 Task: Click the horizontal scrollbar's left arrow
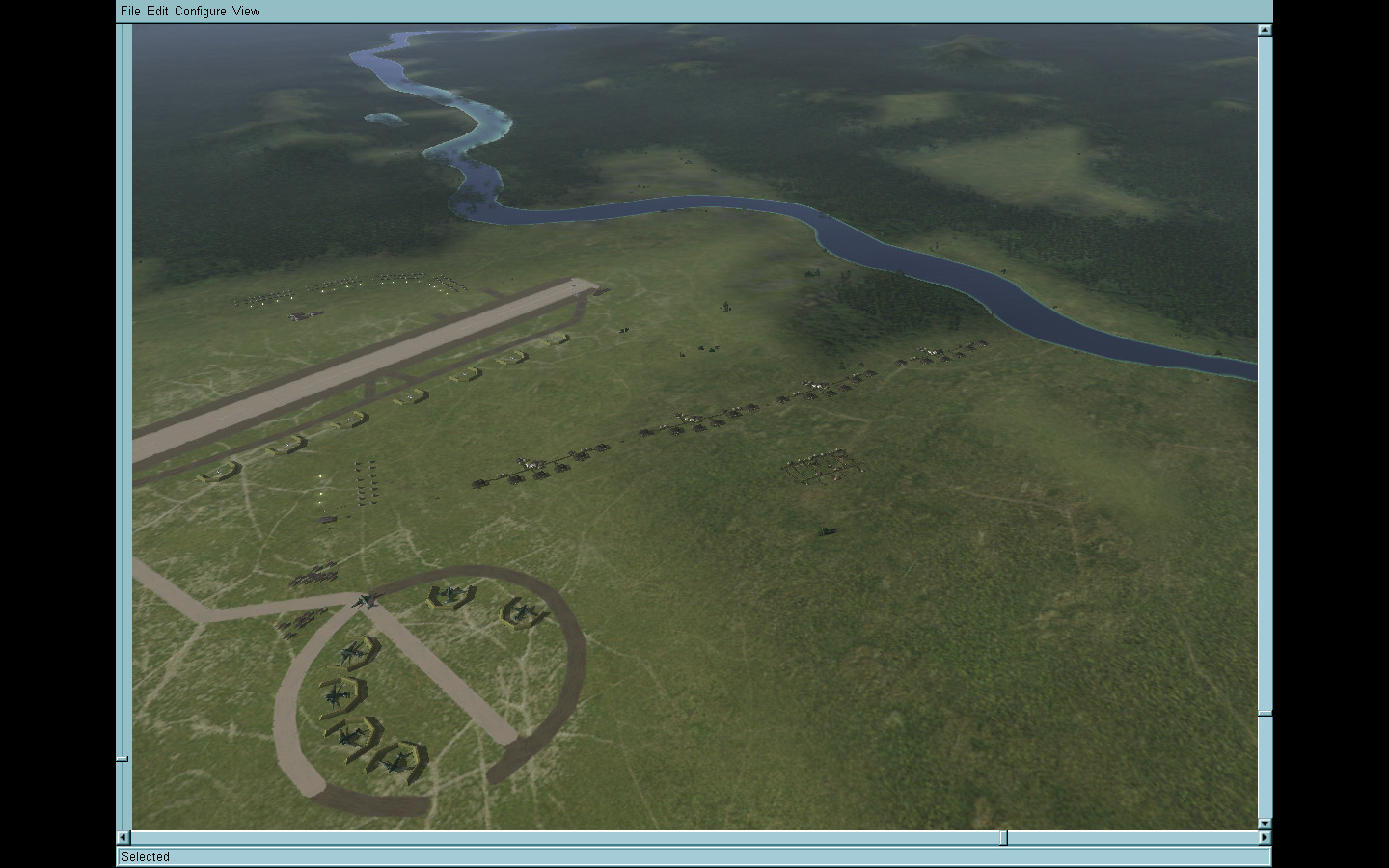[x=123, y=837]
